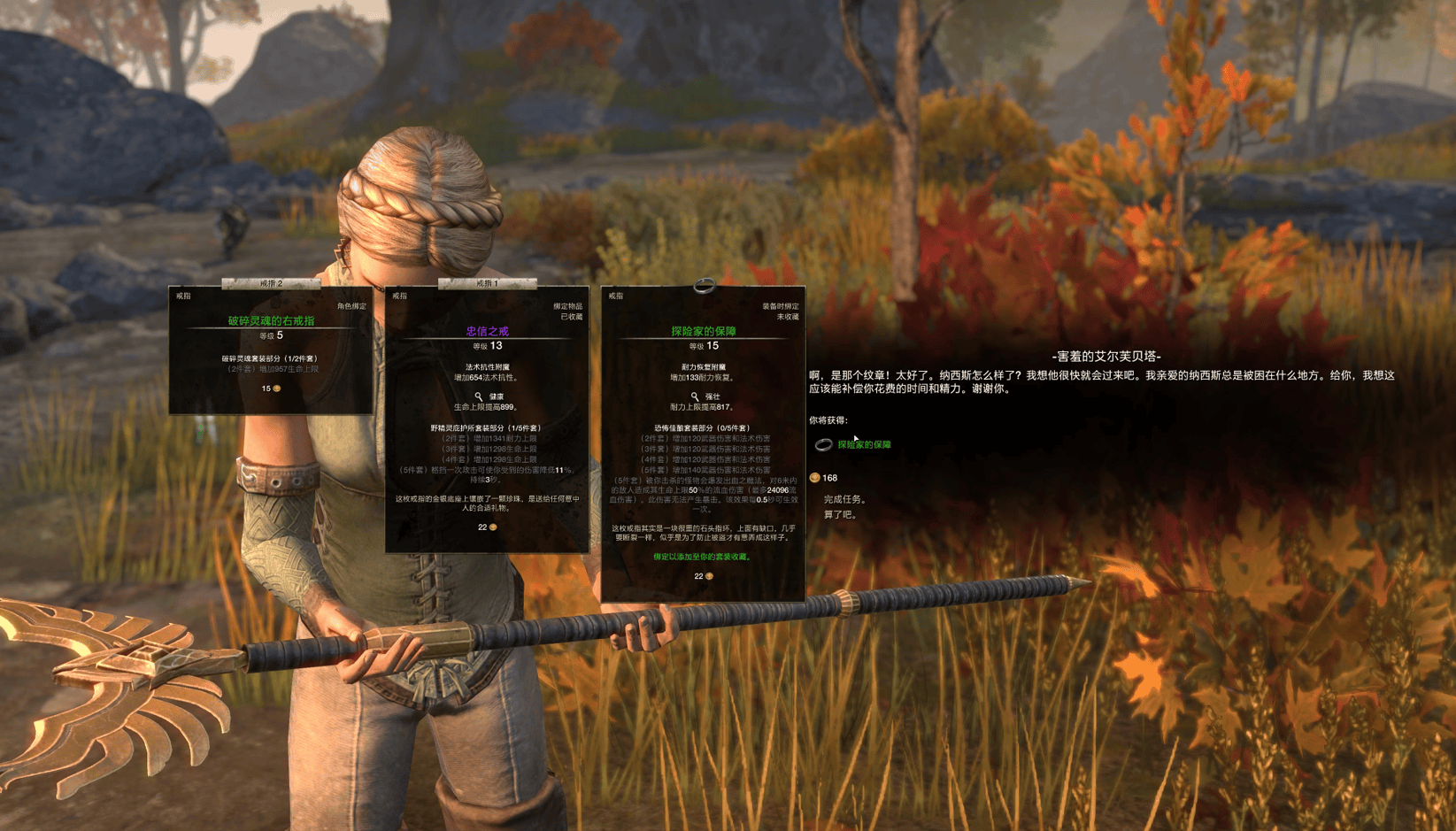The height and width of the screenshot is (831, 1456).
Task: Choose the 完成任务 dialogue option
Action: pos(844,499)
